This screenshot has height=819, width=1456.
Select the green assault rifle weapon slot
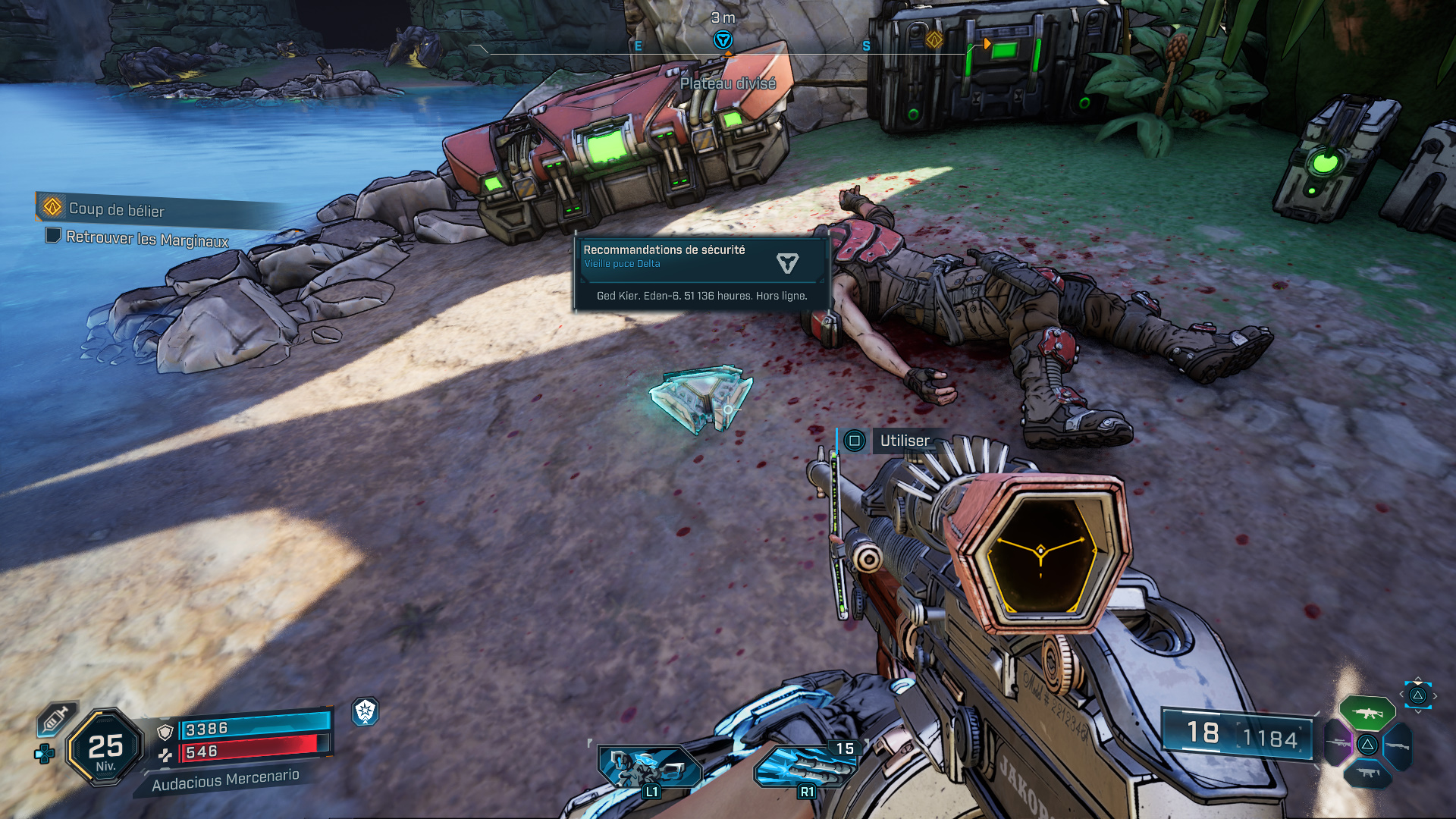tap(1367, 713)
